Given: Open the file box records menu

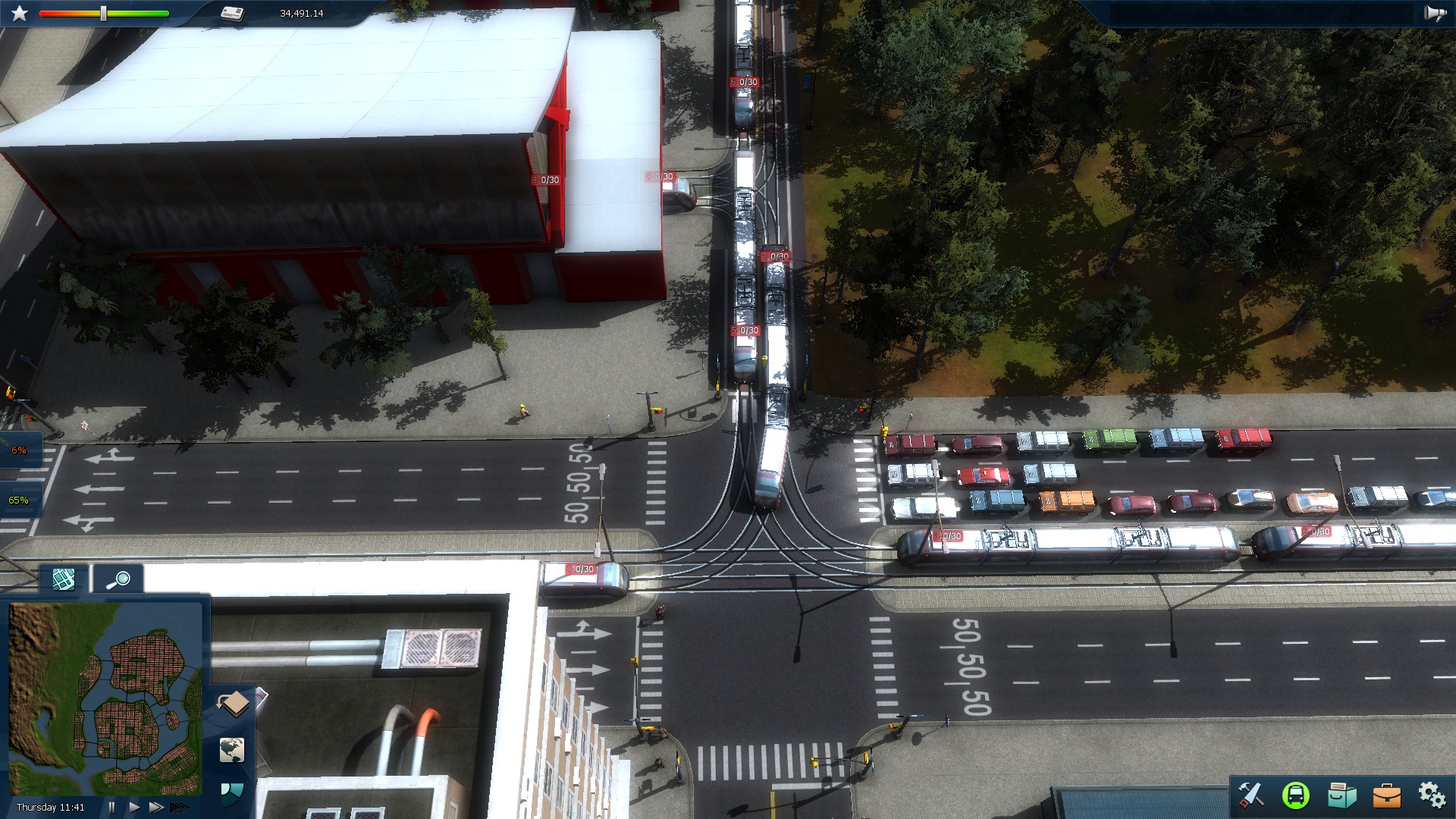Looking at the screenshot, I should 1341,795.
